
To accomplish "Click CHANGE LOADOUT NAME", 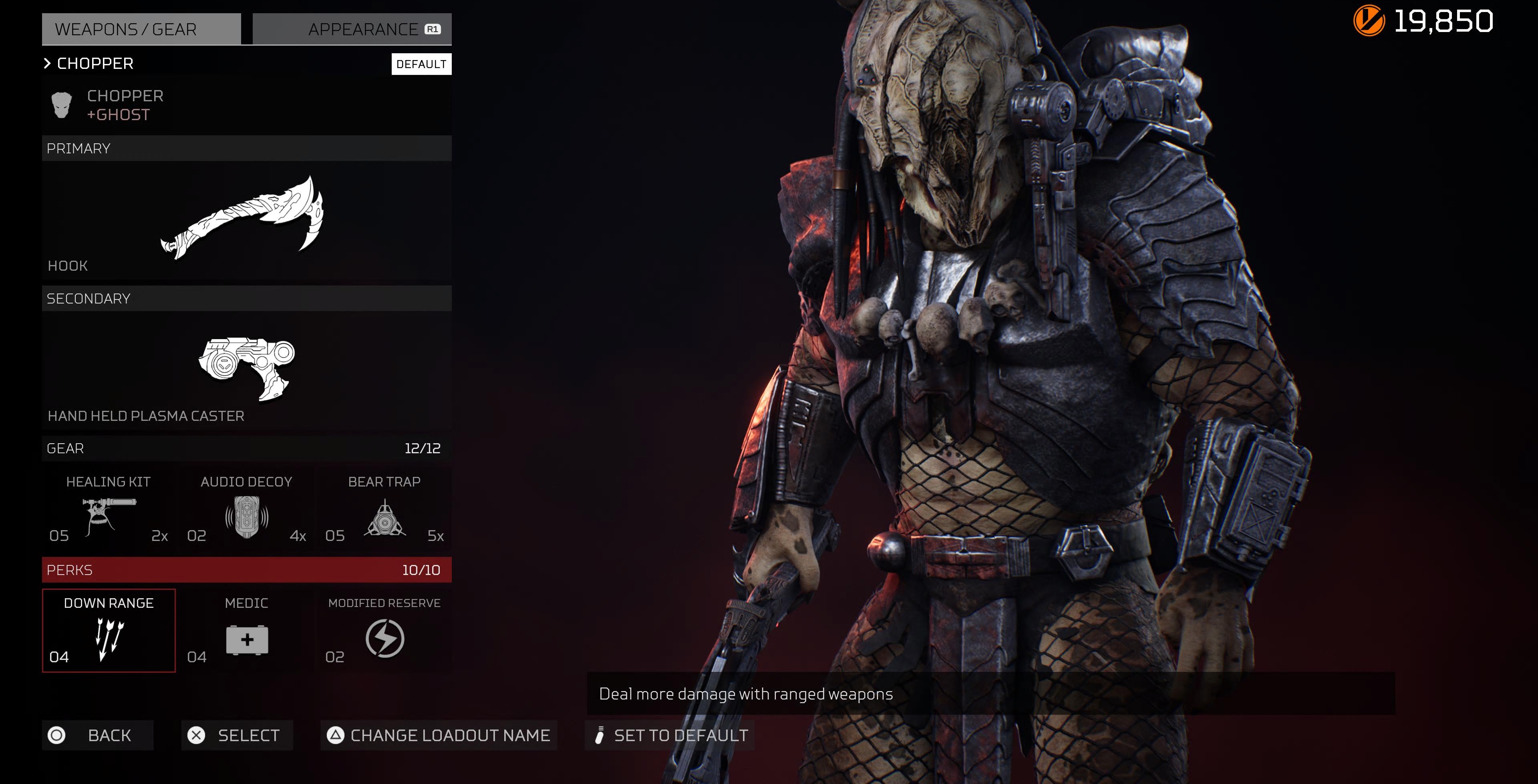I will pyautogui.click(x=439, y=736).
